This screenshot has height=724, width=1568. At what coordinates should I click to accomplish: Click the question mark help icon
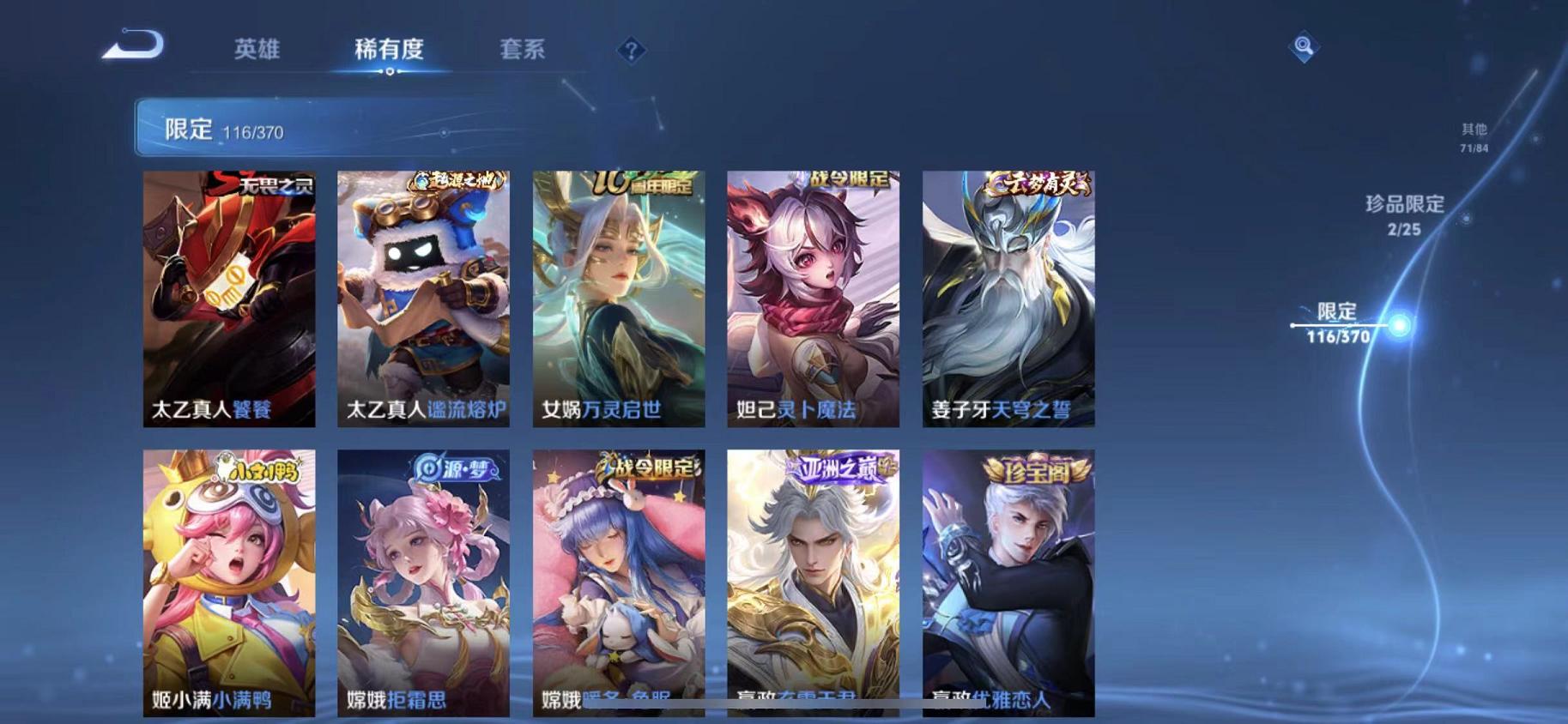point(631,51)
